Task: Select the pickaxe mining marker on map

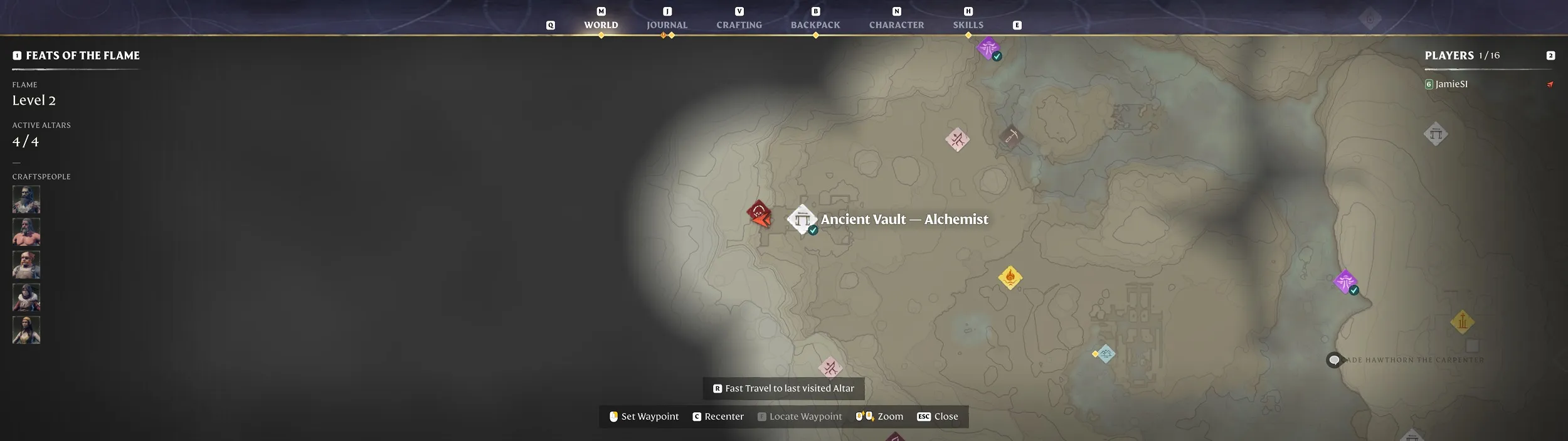Action: (x=1010, y=136)
